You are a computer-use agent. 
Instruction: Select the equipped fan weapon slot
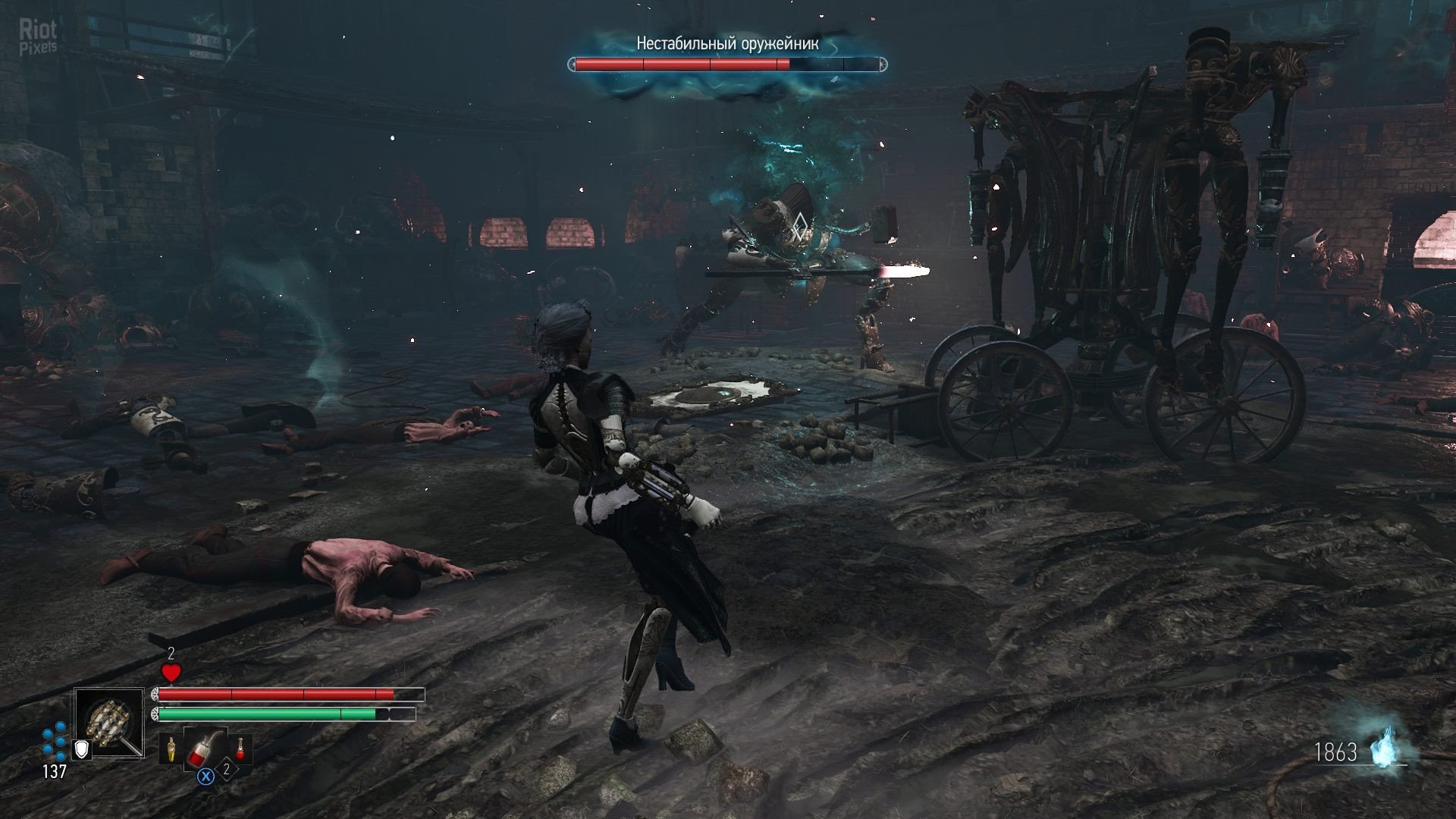[x=109, y=722]
